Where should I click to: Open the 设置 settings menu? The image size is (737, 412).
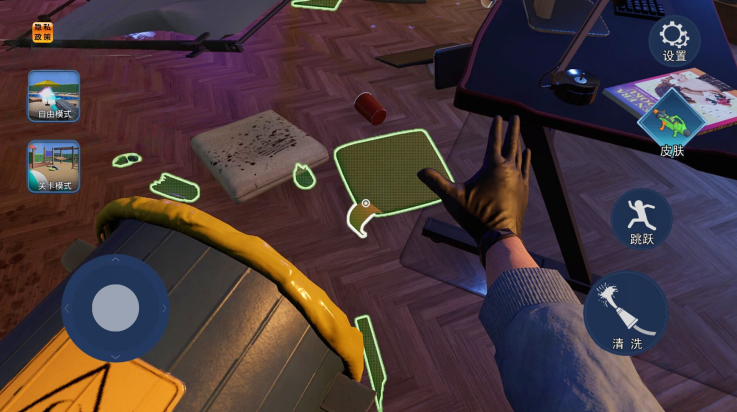[x=674, y=41]
